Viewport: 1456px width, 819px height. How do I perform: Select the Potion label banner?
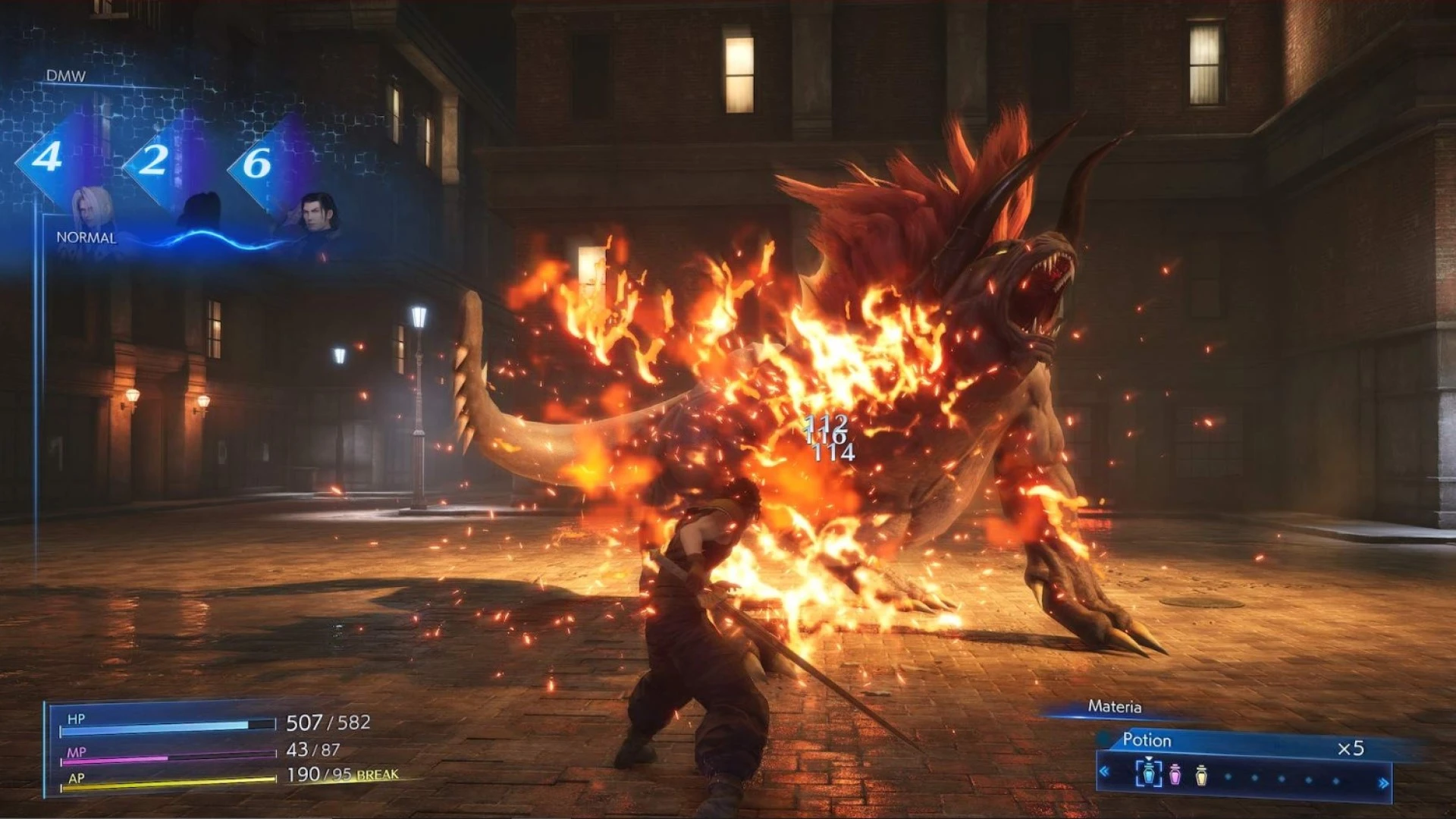pos(1147,739)
